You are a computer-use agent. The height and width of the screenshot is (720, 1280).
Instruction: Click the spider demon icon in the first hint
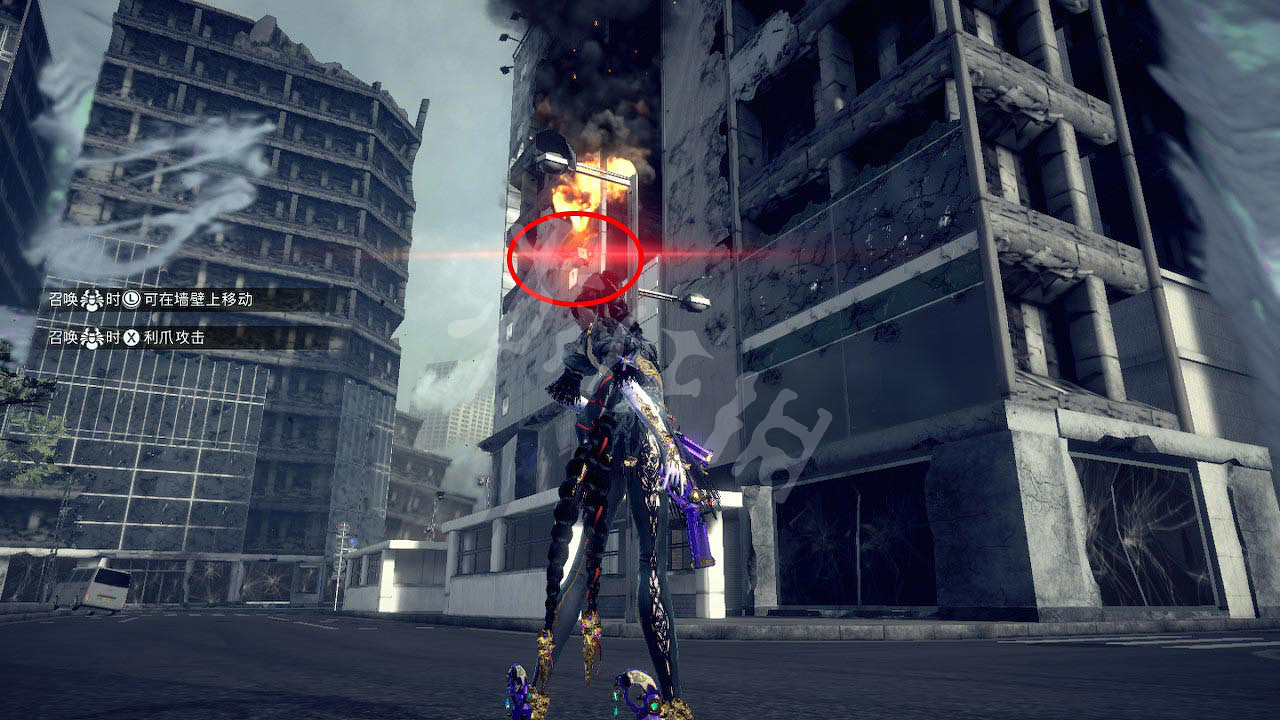coord(92,300)
